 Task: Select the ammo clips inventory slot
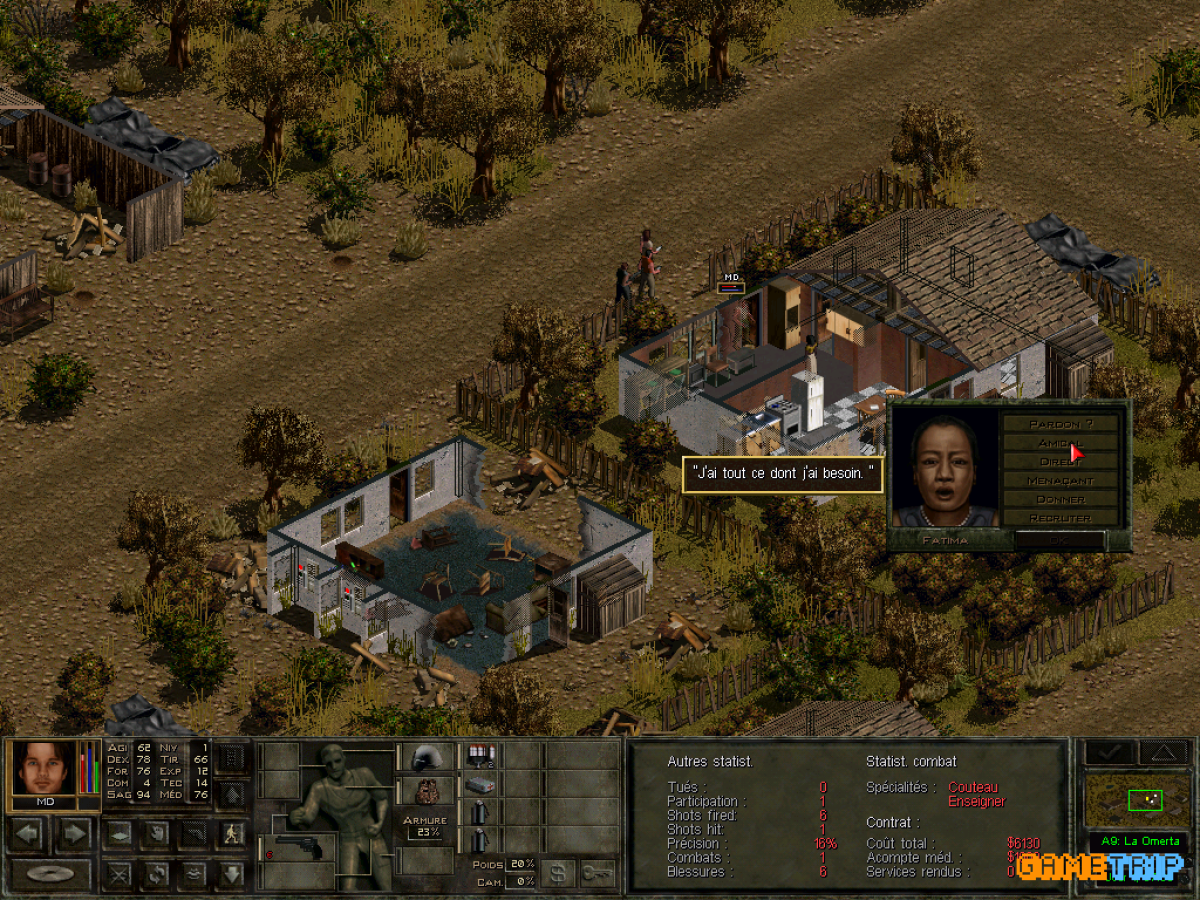click(481, 756)
